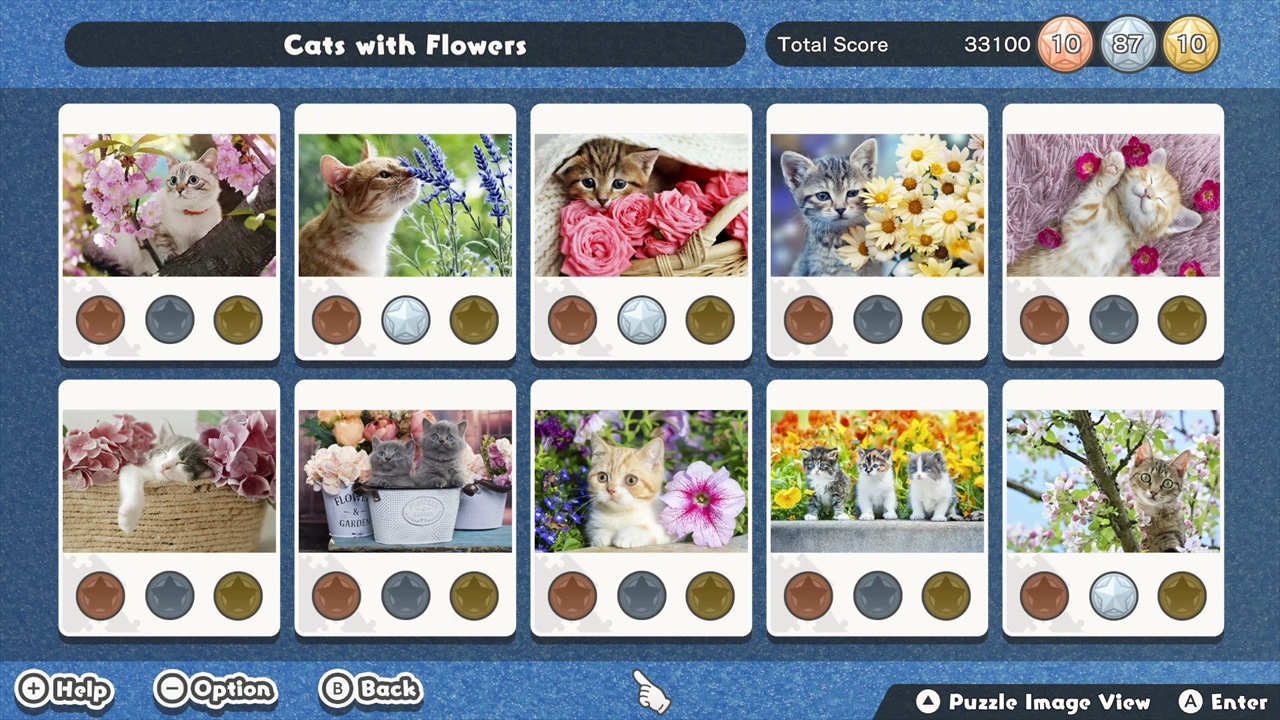Click the earned silver star medal under the lavender cat puzzle
Viewport: 1280px width, 720px height.
point(405,319)
